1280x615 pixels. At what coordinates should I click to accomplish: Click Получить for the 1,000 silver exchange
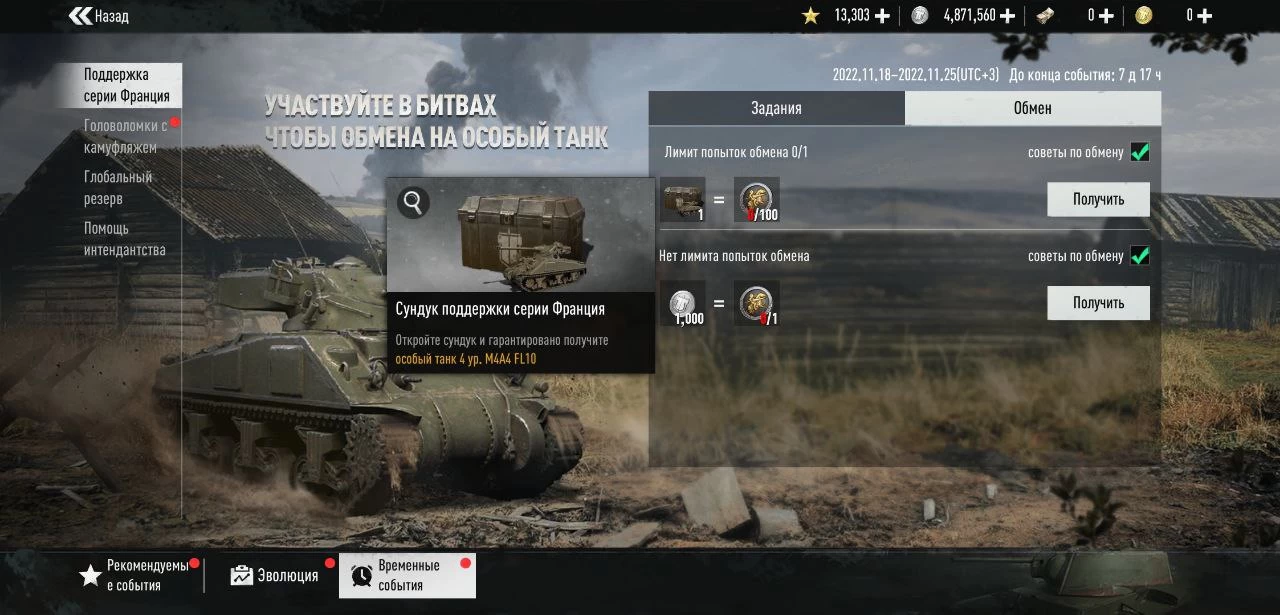coord(1098,302)
